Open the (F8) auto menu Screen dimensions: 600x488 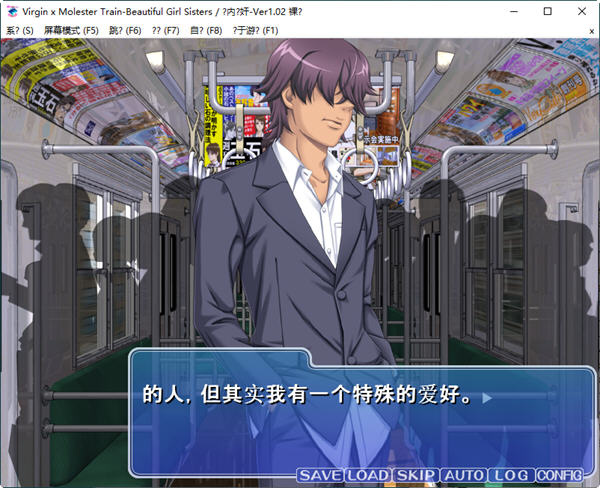coord(205,31)
